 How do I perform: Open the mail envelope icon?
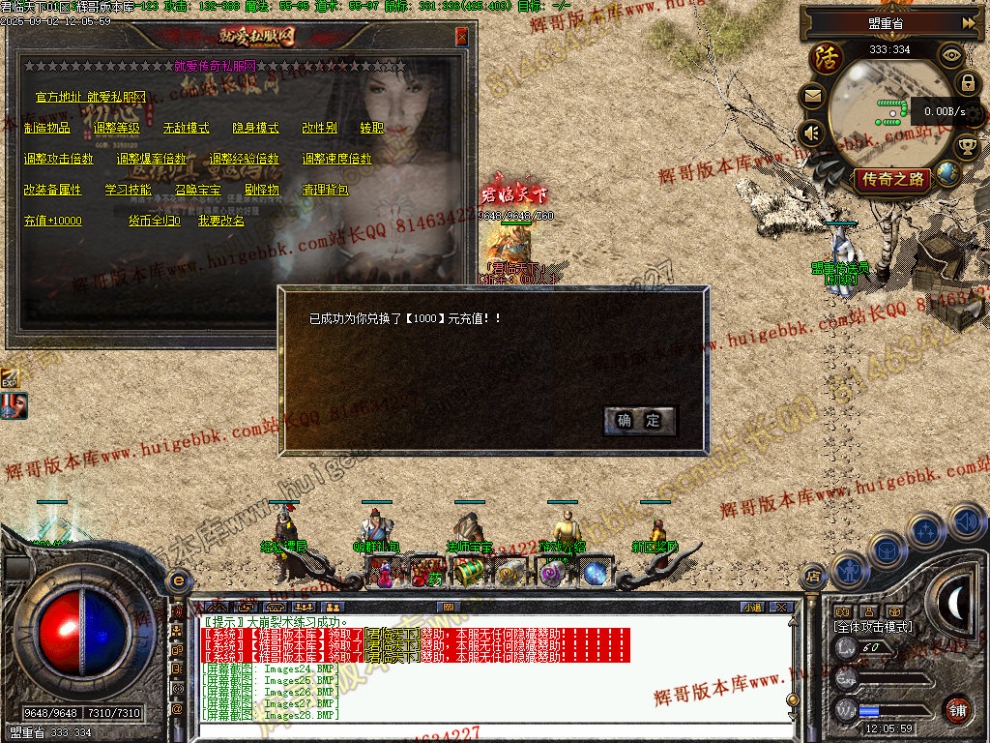812,97
